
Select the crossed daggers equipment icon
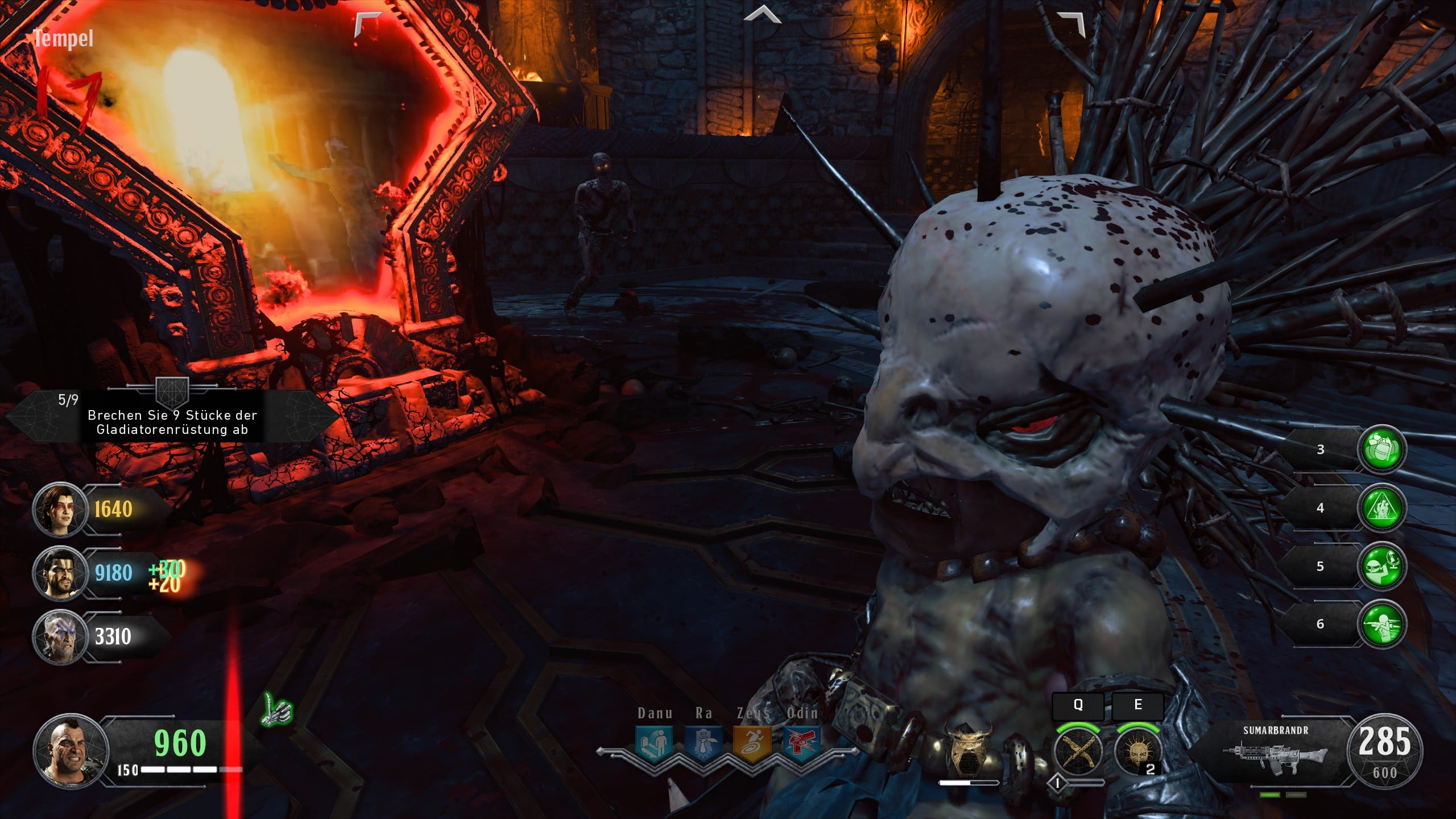tap(1078, 751)
